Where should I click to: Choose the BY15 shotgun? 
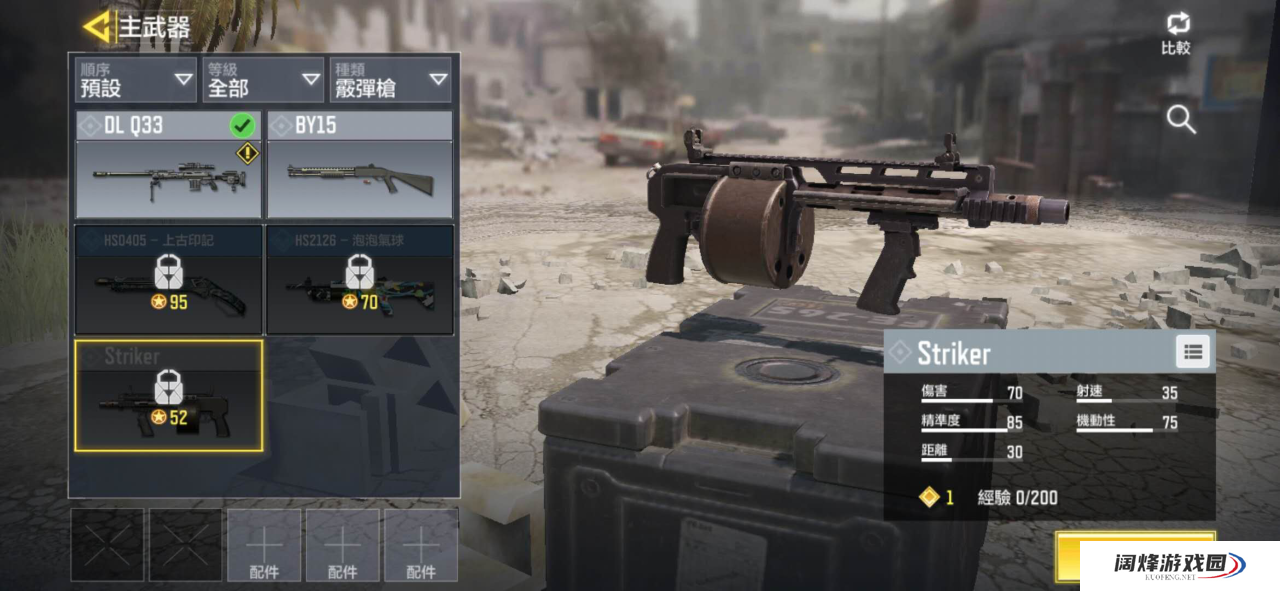[x=360, y=165]
